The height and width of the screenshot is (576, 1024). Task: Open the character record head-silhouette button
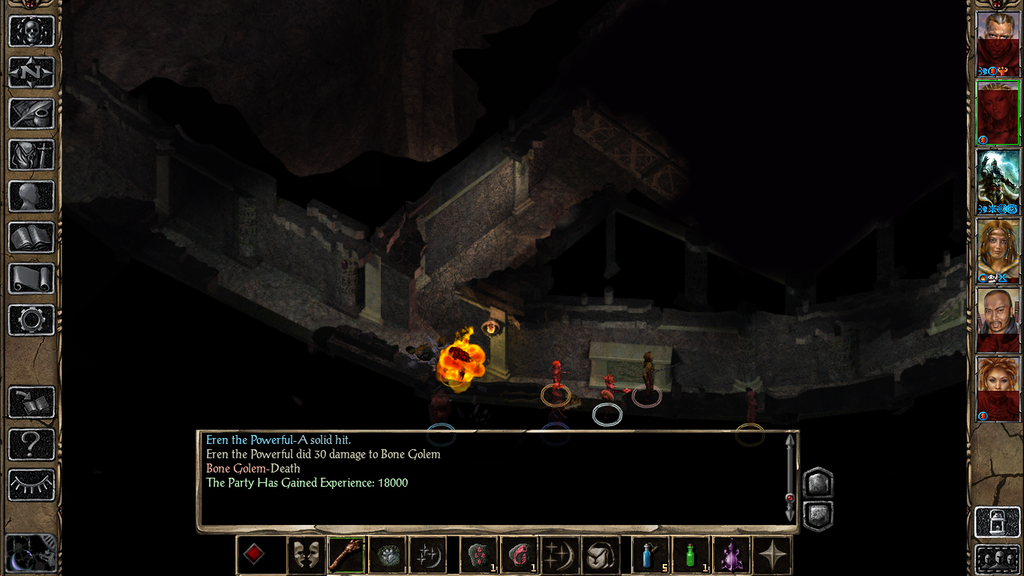pyautogui.click(x=31, y=196)
